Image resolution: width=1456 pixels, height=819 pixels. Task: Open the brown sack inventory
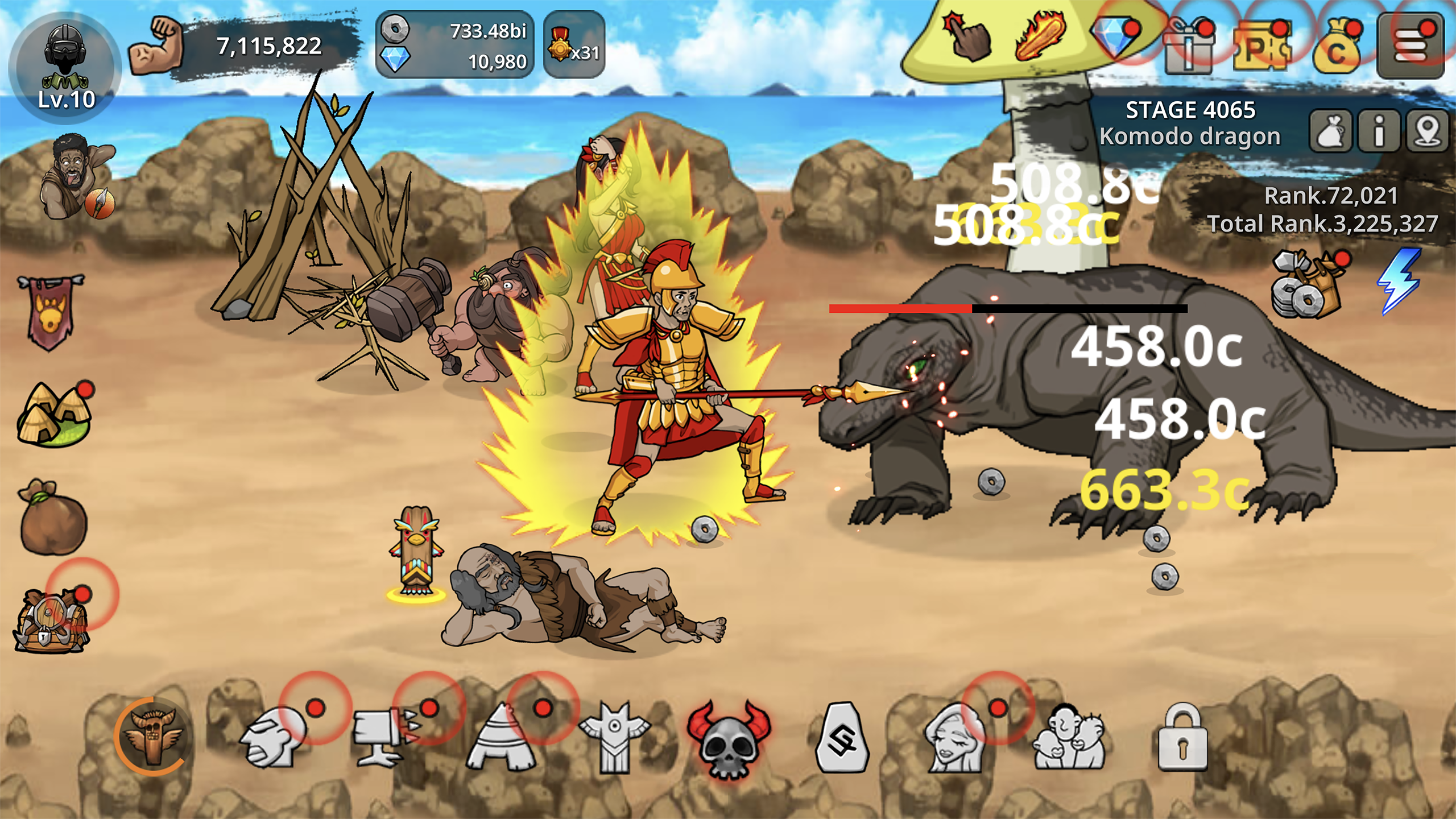coord(53,518)
